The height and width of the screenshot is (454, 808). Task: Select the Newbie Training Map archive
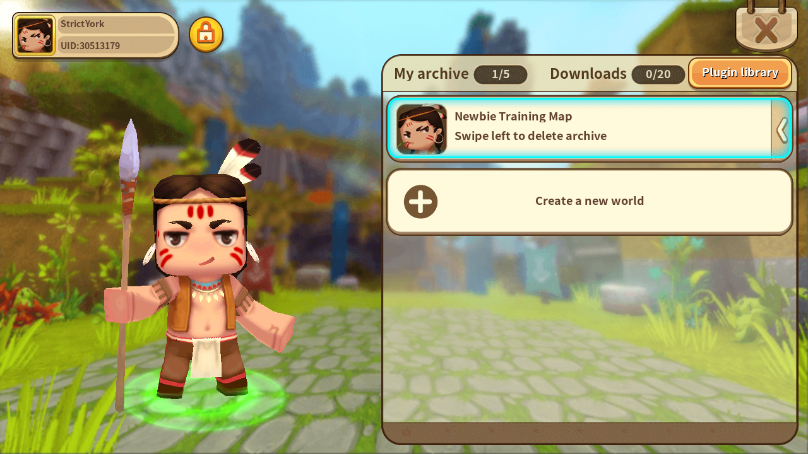coord(580,127)
